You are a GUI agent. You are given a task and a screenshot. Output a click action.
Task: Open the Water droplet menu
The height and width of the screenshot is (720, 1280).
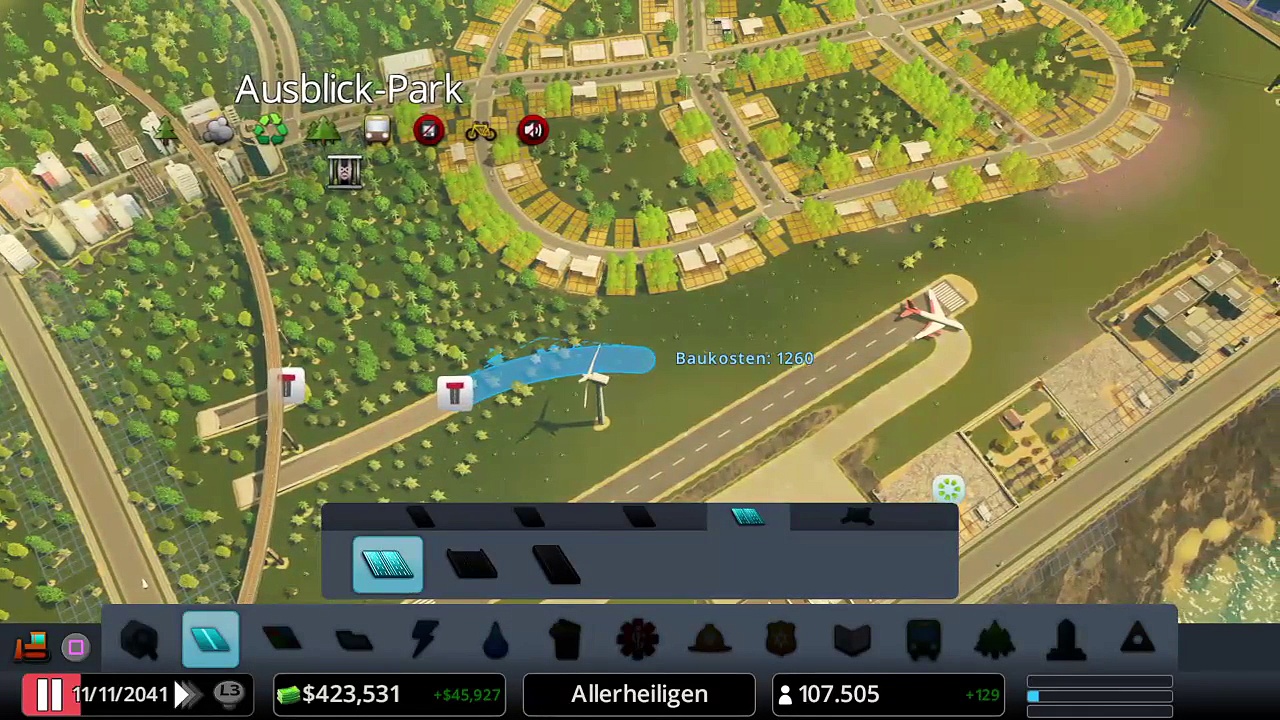(495, 640)
